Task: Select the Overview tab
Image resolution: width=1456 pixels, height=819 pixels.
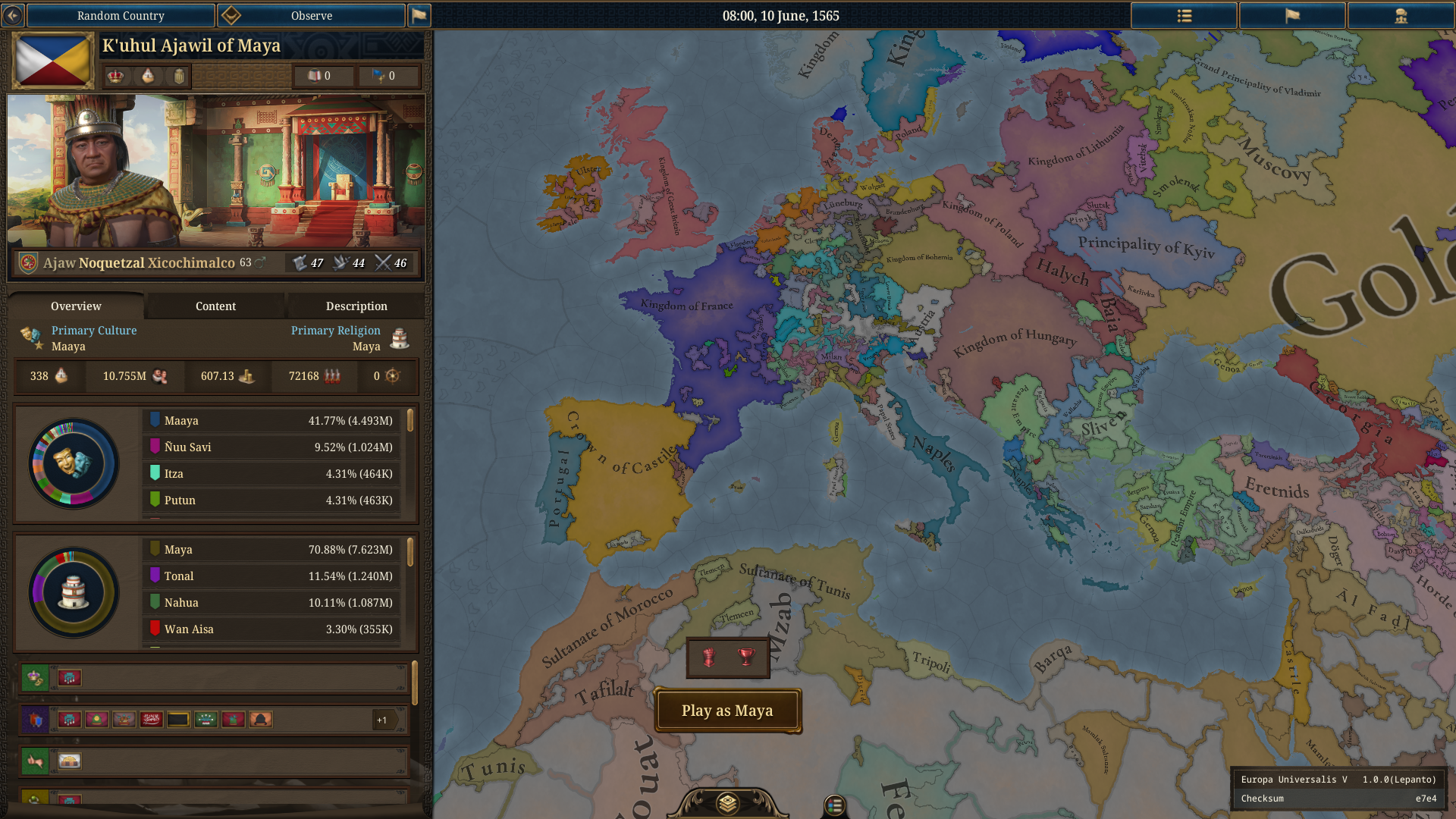Action: 76,306
